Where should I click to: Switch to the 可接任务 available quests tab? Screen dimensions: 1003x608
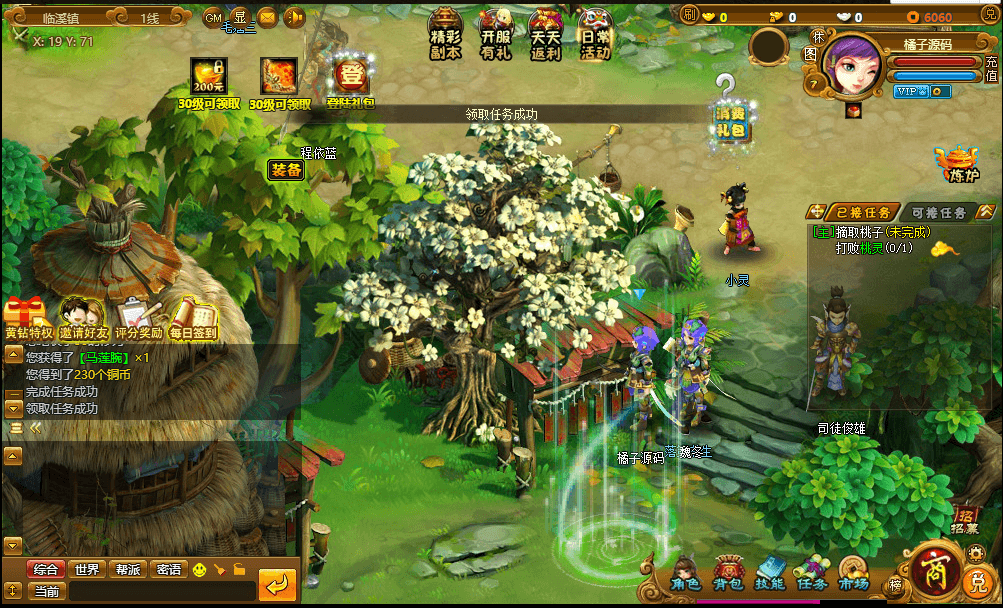[938, 212]
